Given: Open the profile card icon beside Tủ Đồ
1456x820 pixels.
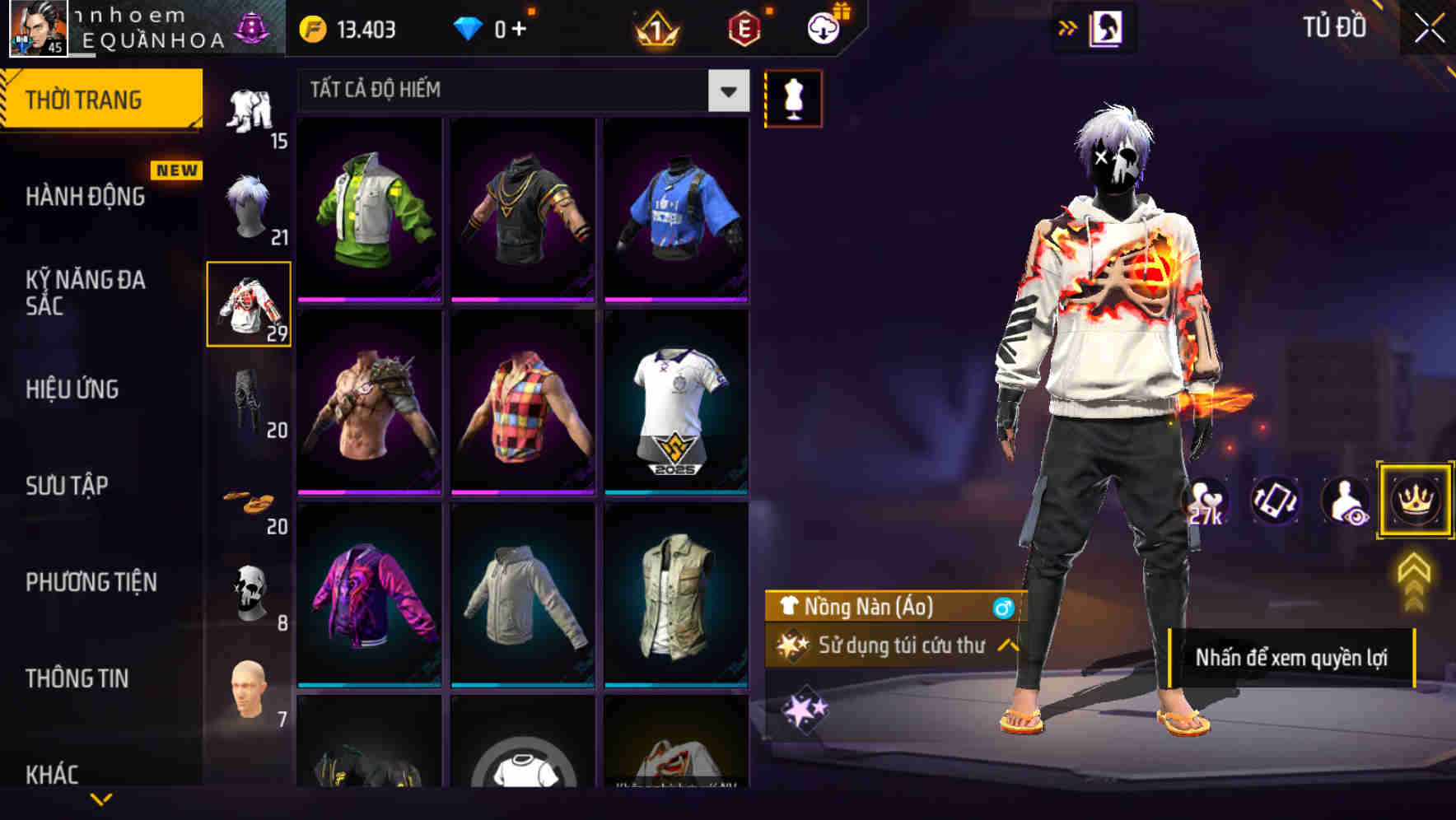Looking at the screenshot, I should click(1105, 27).
